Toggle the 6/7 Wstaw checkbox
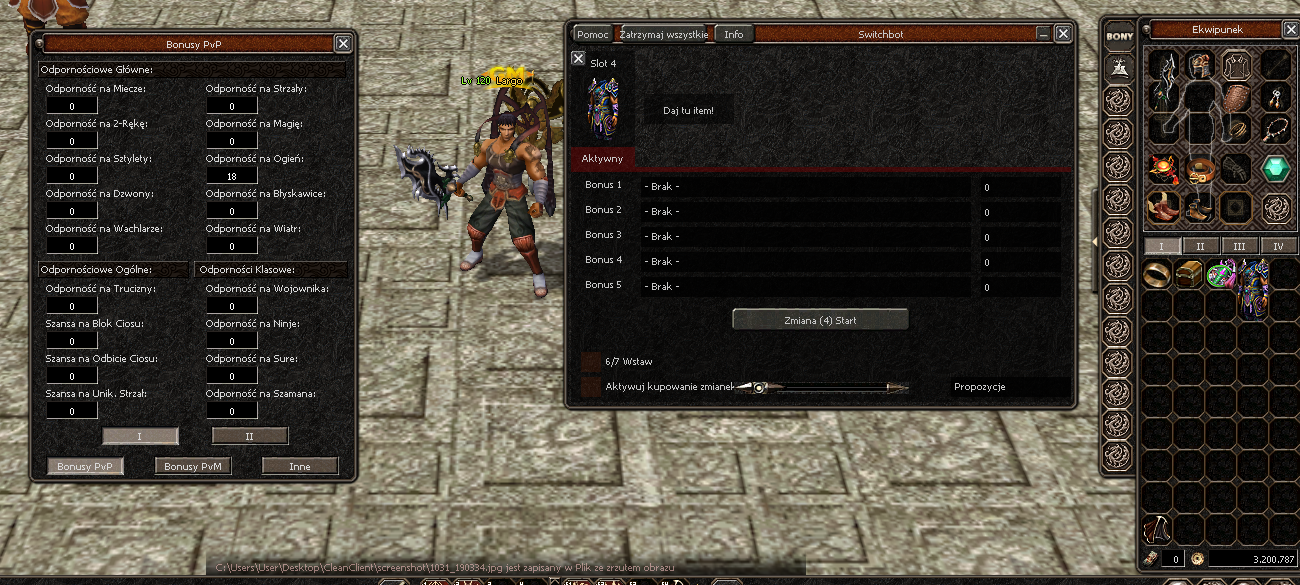 point(591,361)
